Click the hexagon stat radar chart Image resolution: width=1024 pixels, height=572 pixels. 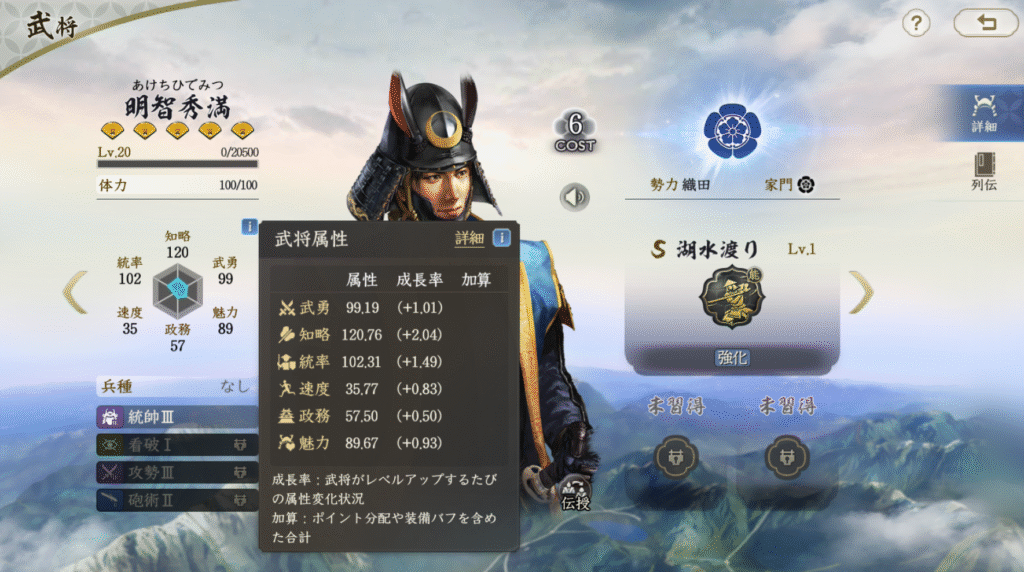[x=177, y=290]
